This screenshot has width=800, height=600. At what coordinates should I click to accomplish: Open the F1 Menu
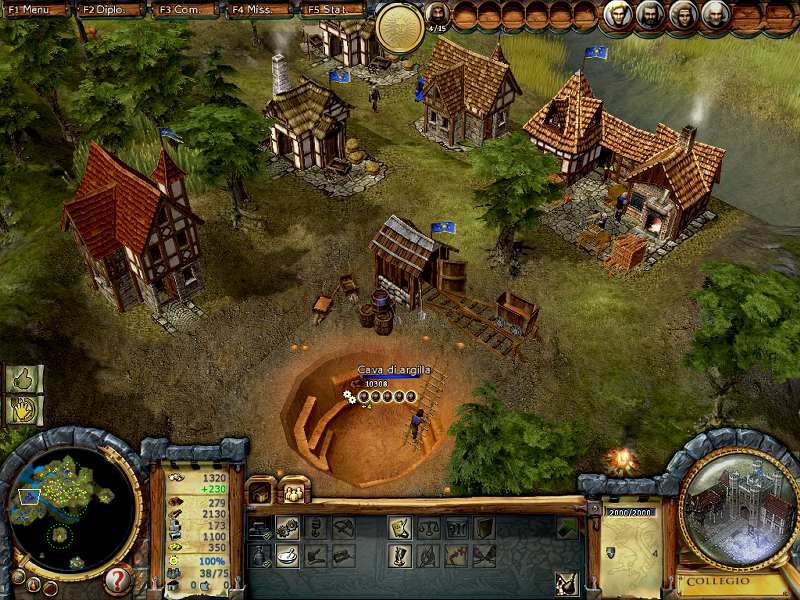point(35,10)
